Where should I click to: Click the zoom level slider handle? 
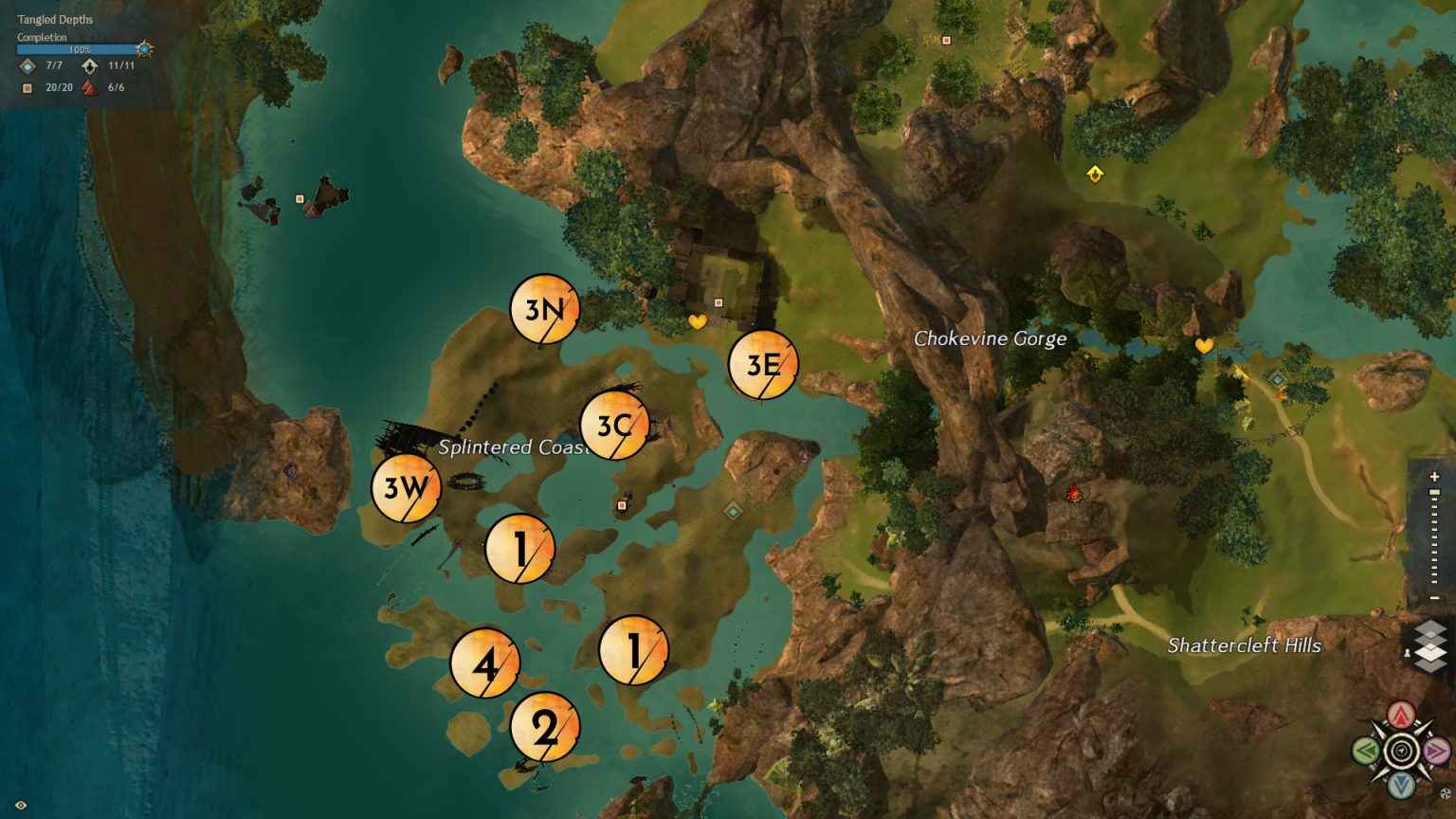tap(1434, 492)
